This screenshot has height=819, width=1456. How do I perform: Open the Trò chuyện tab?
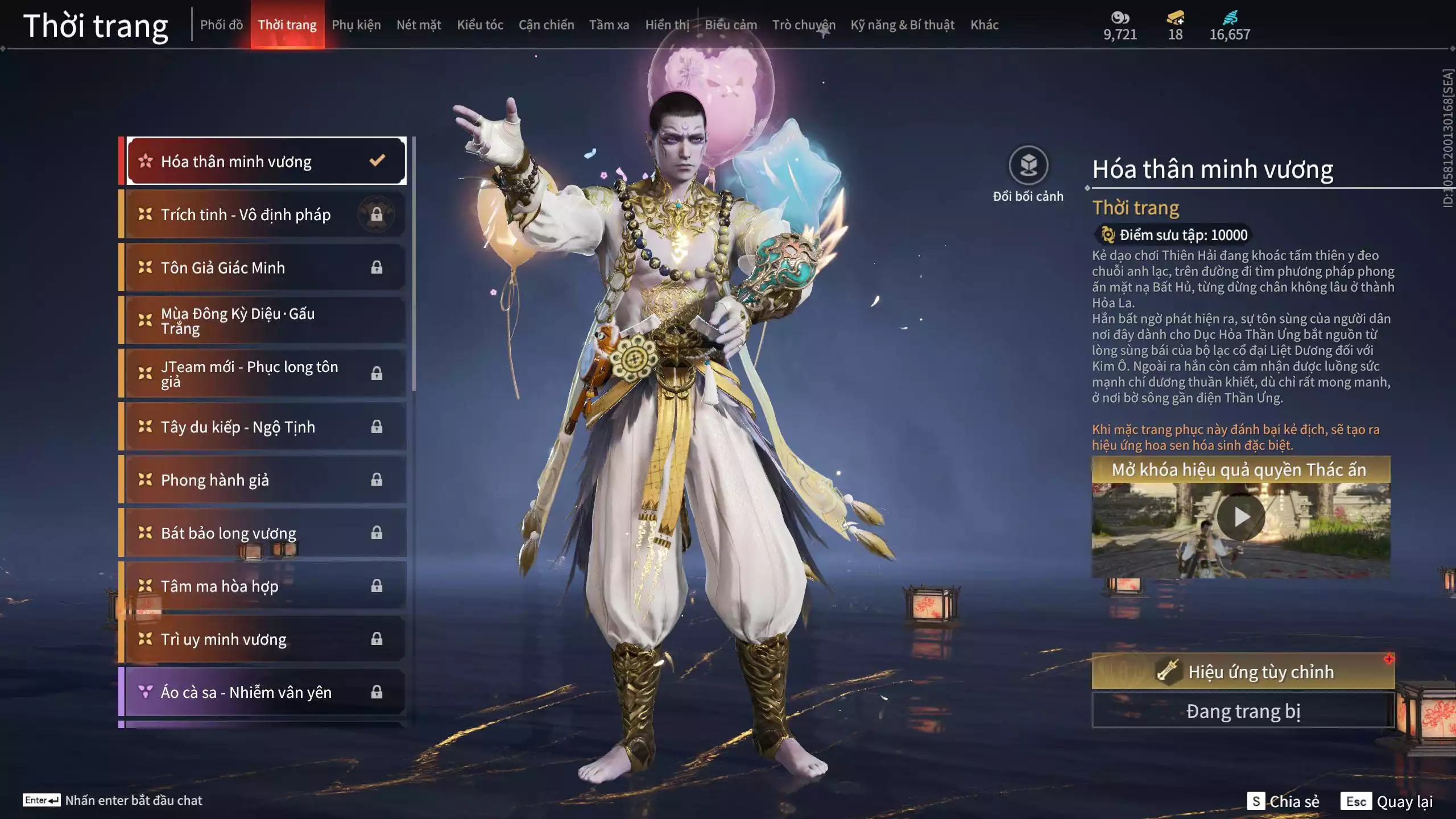tap(803, 25)
